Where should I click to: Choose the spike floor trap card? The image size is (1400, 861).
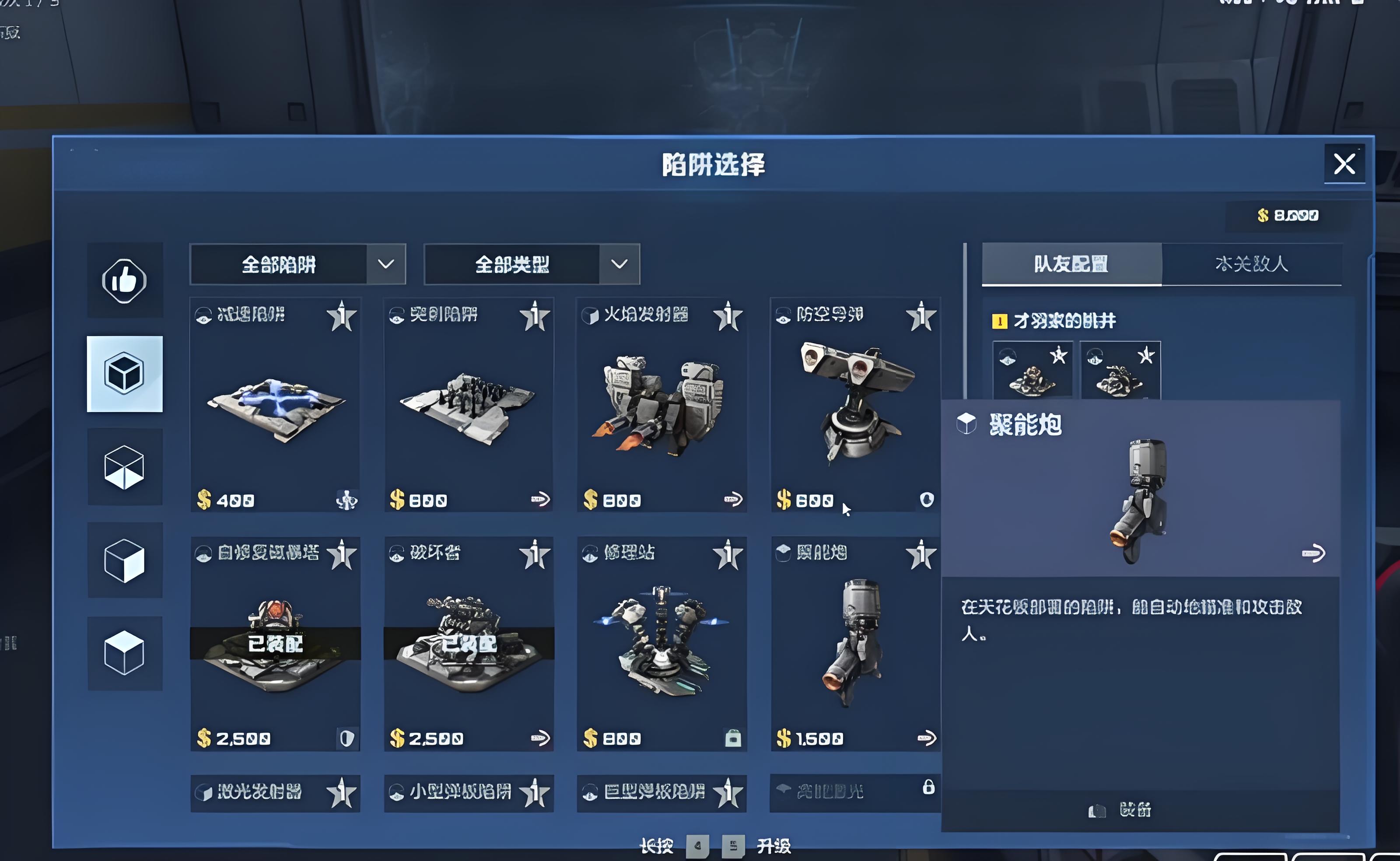tap(468, 404)
